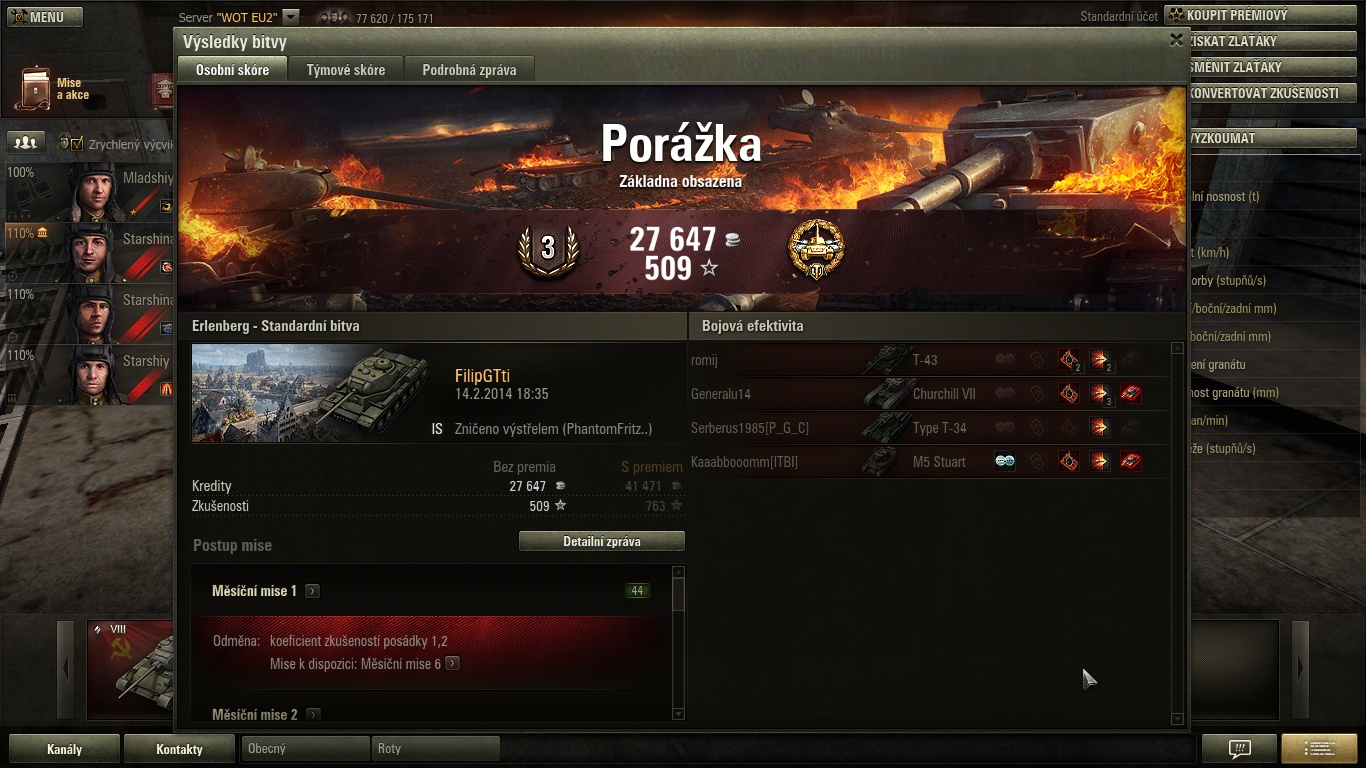Select the Kaaabbooomm M5 Stuart row

click(x=928, y=462)
